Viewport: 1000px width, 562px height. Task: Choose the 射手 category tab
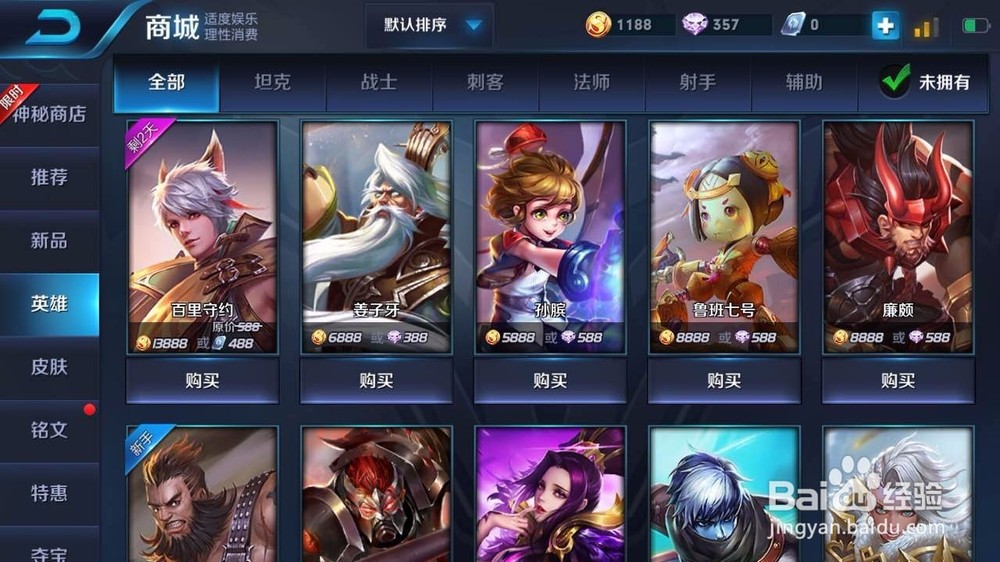697,82
